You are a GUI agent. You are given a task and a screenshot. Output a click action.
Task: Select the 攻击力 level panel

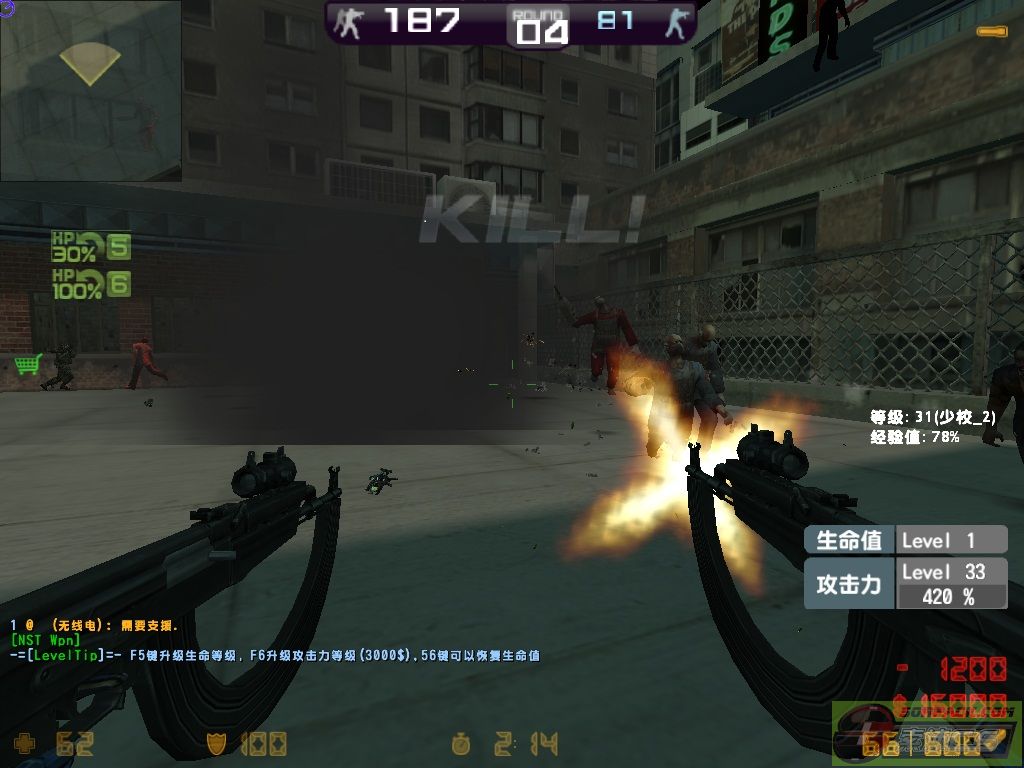tap(905, 584)
